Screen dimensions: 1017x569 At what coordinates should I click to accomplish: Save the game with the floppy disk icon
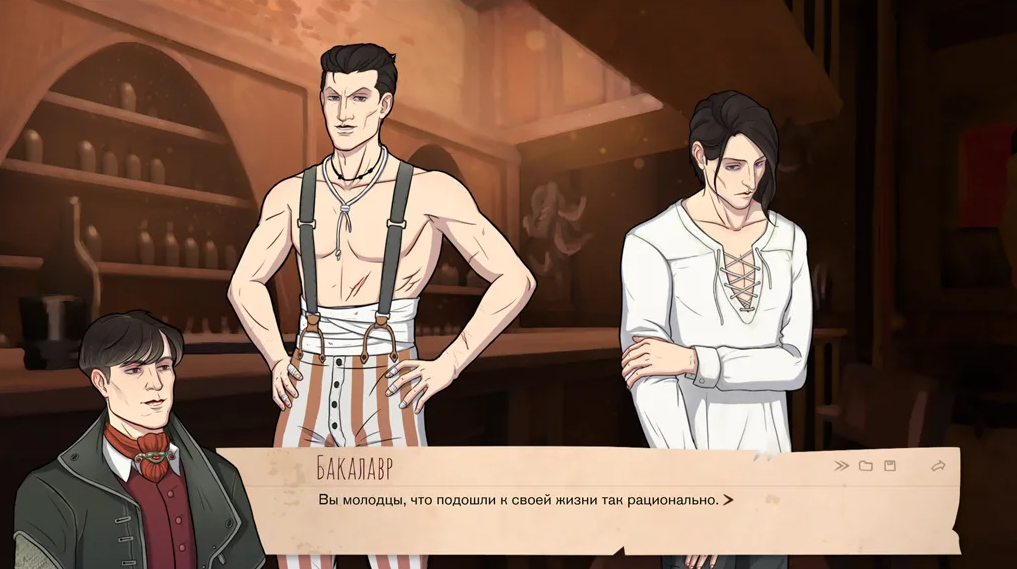890,466
